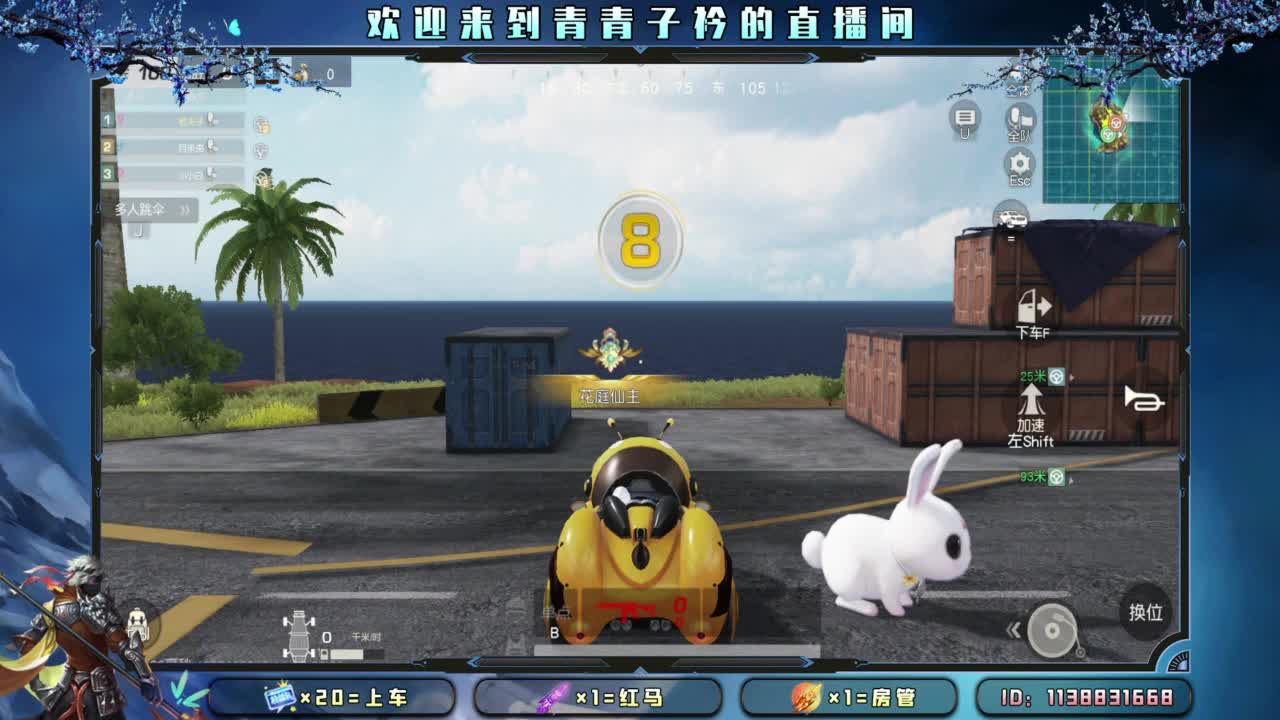The width and height of the screenshot is (1280, 720).
Task: Click the car vehicle icon below Esc
Action: point(1010,217)
